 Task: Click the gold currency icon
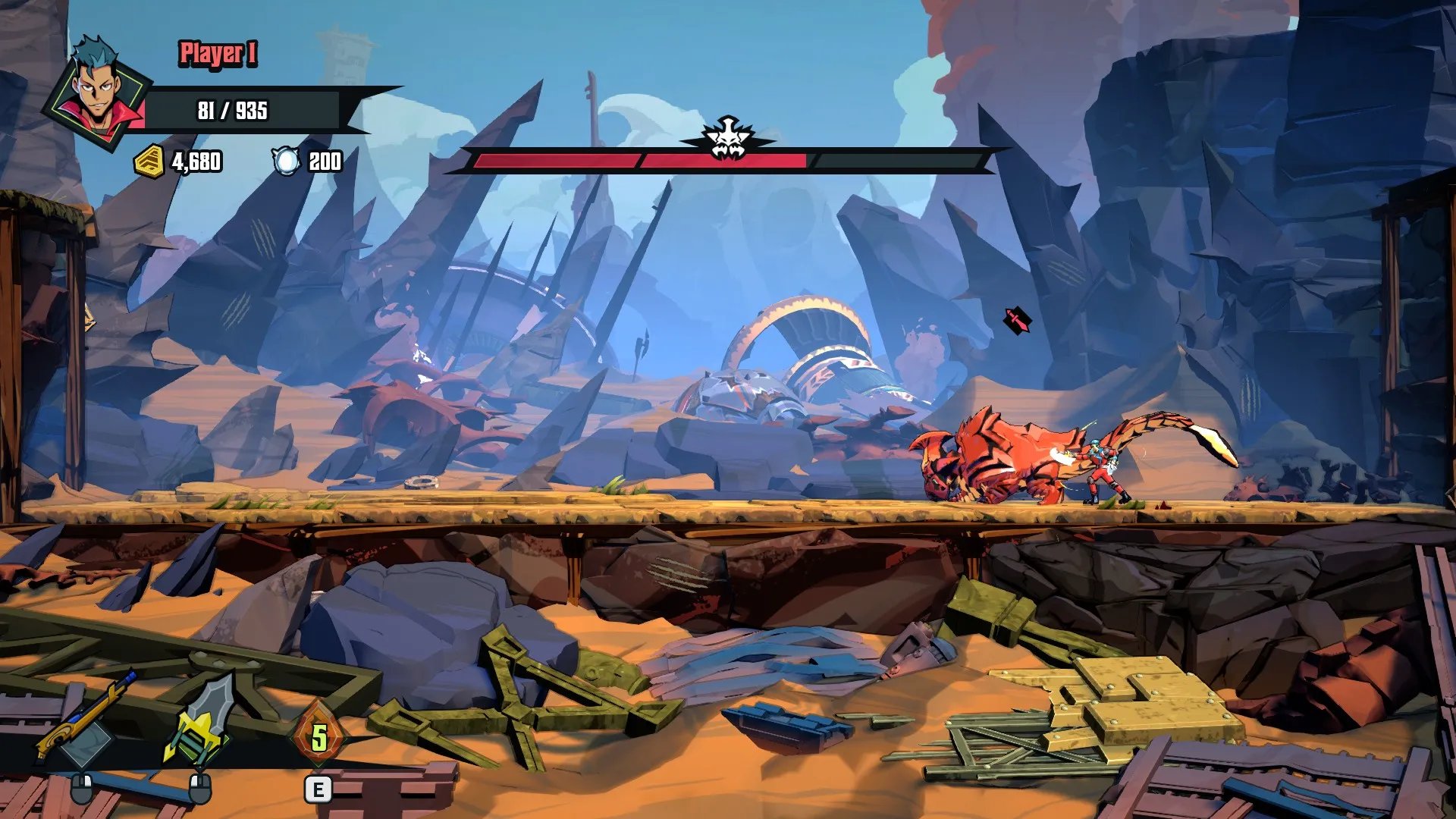coord(149,161)
